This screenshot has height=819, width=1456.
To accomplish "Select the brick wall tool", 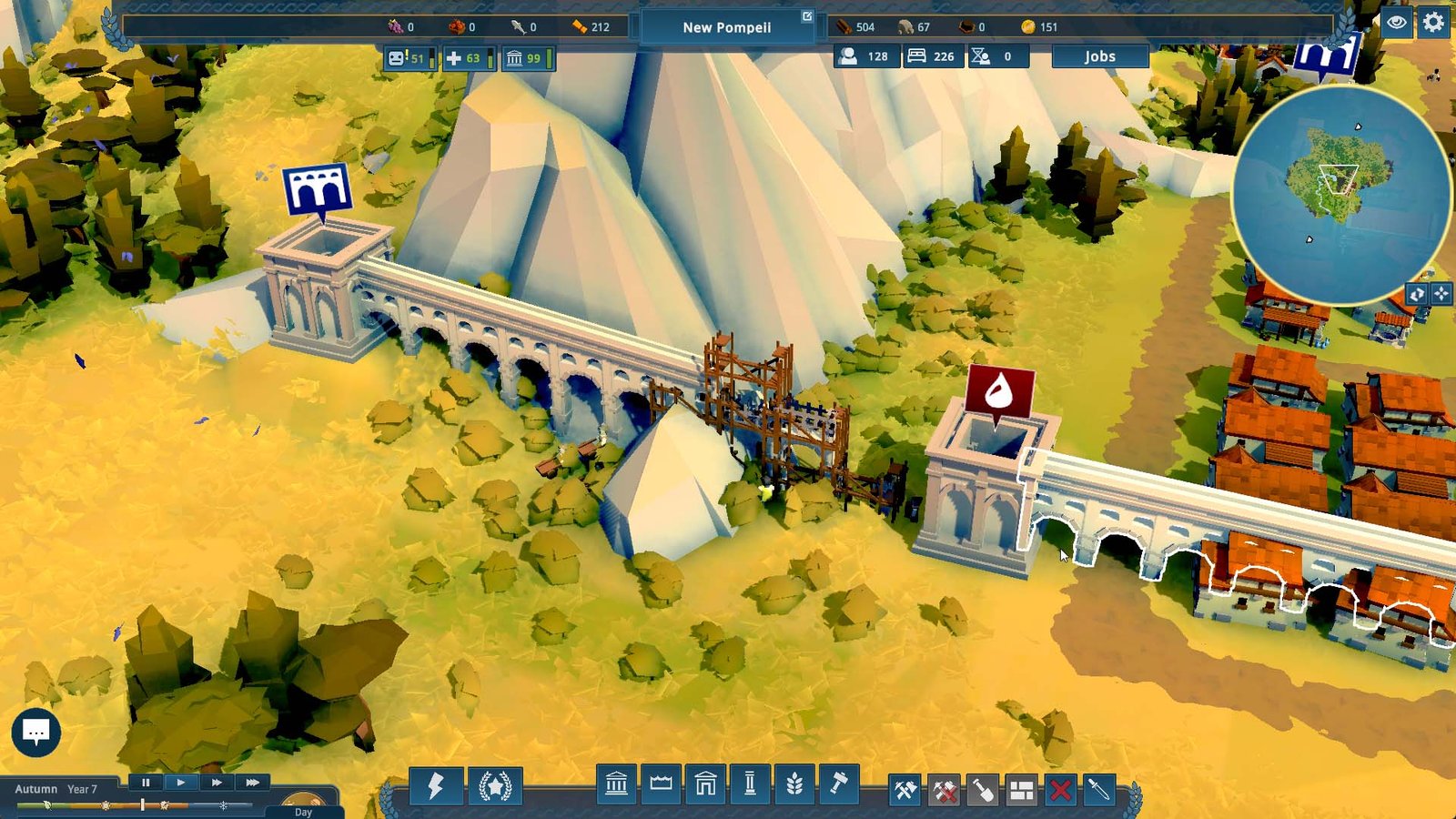I will 1022,790.
